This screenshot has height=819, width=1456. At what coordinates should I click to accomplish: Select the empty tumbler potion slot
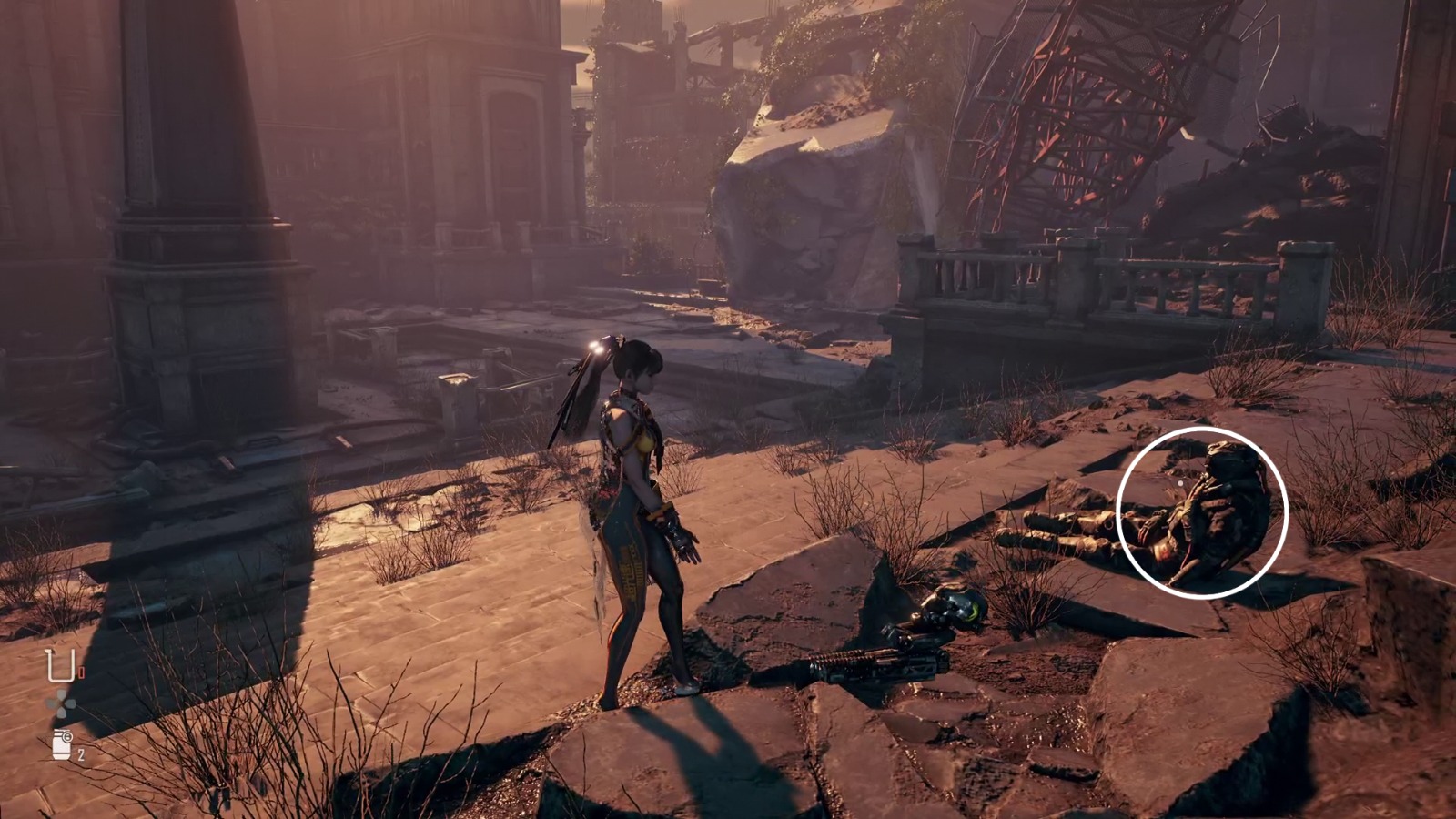(60, 666)
